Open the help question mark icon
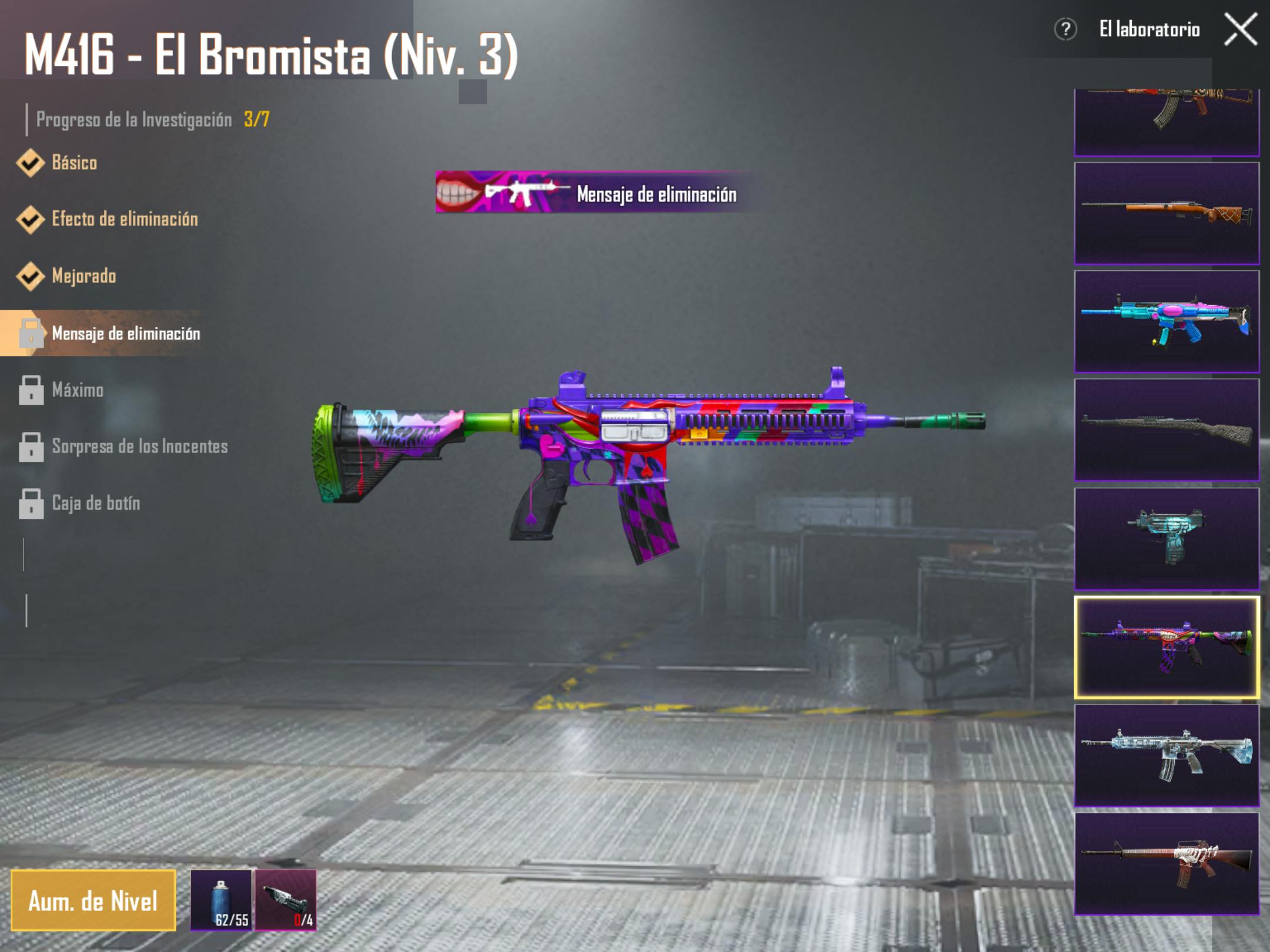 pos(1065,29)
